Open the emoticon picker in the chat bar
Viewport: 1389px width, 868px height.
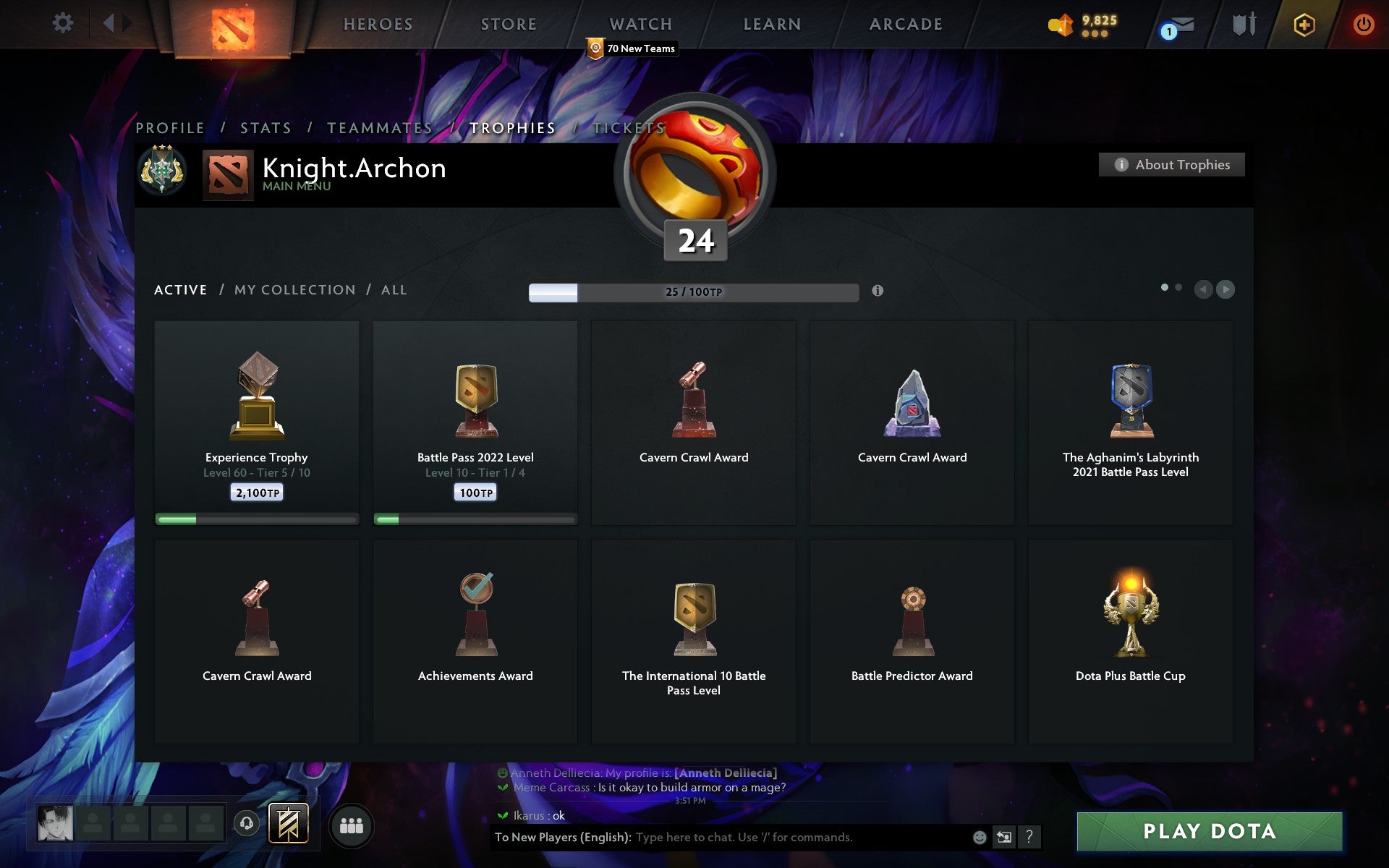pos(980,838)
